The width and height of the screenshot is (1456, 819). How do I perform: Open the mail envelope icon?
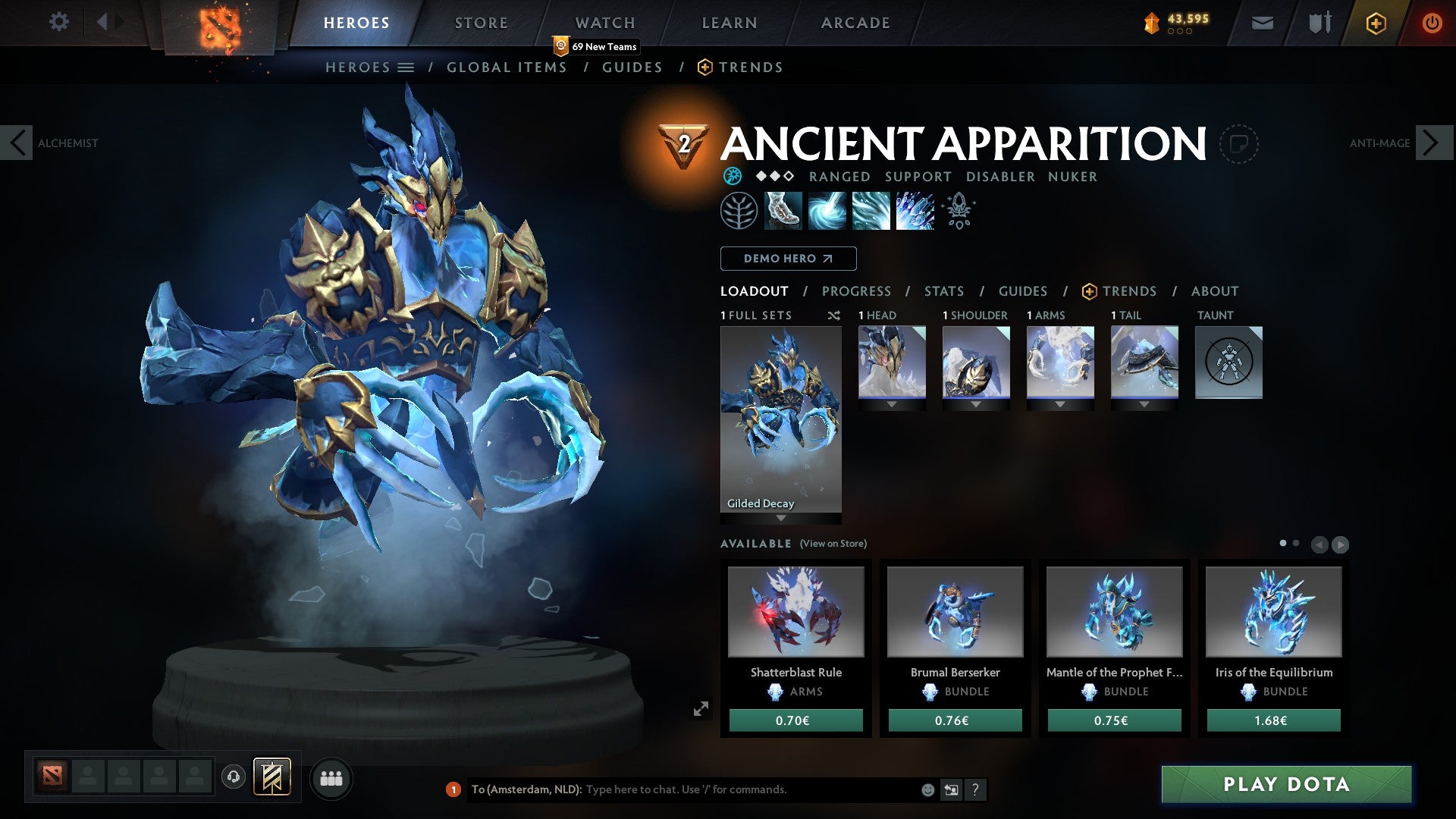pos(1263,23)
